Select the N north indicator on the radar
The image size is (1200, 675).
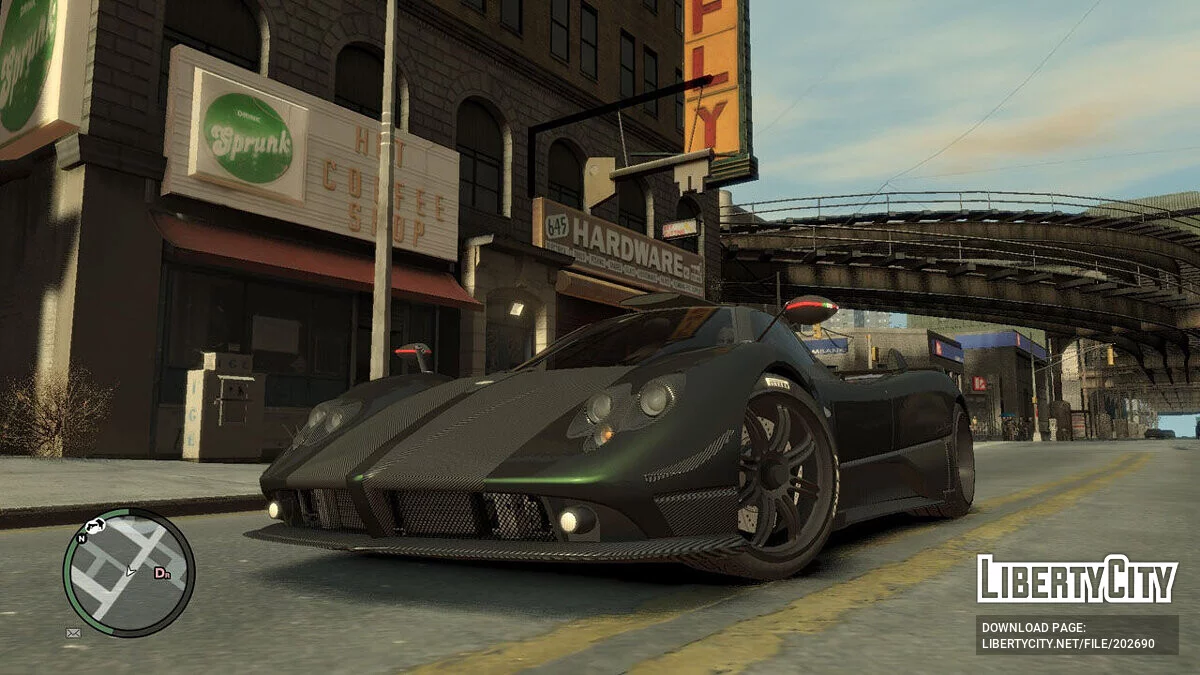(81, 536)
